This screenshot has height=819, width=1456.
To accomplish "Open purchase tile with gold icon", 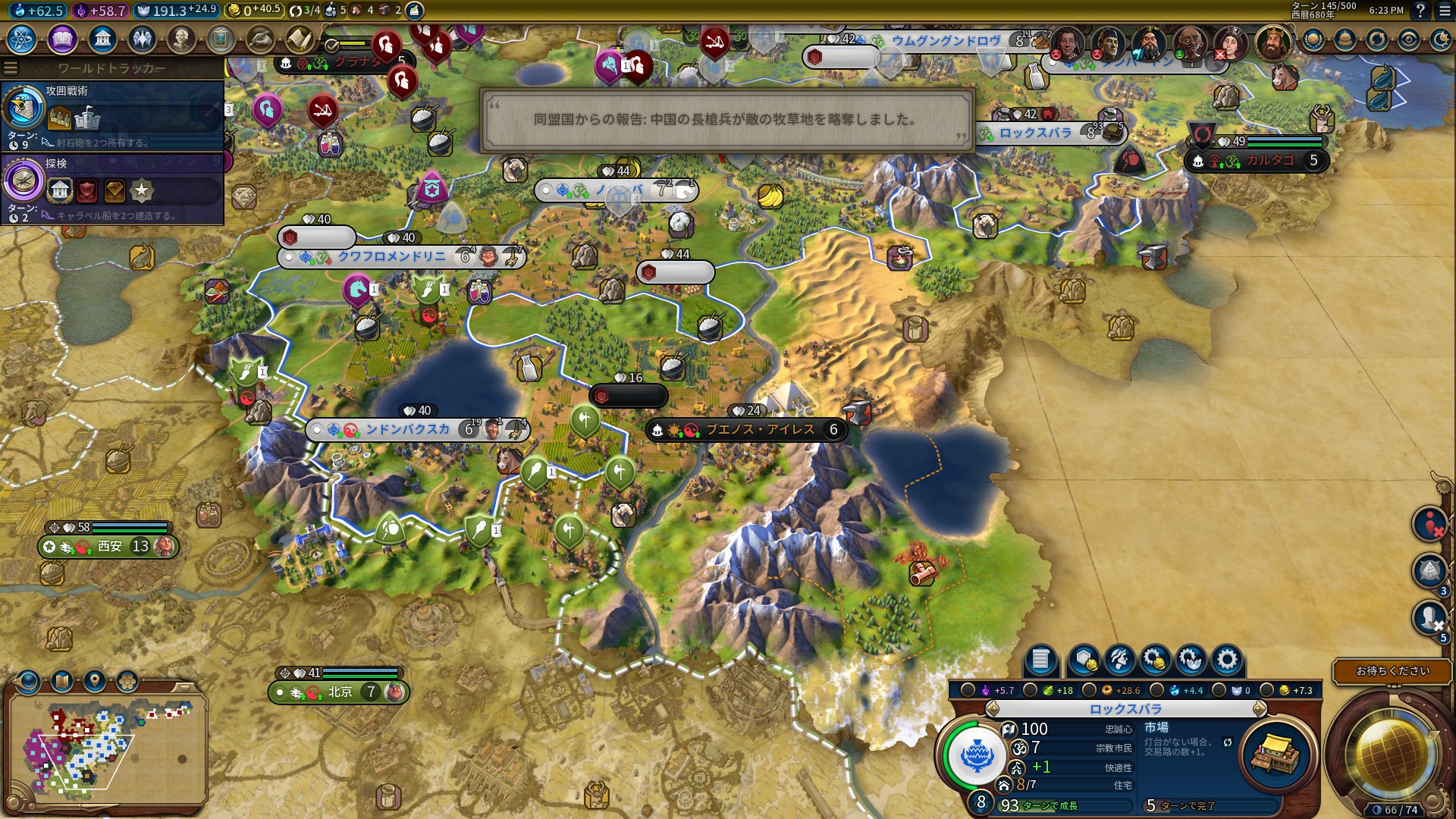I will (1083, 660).
